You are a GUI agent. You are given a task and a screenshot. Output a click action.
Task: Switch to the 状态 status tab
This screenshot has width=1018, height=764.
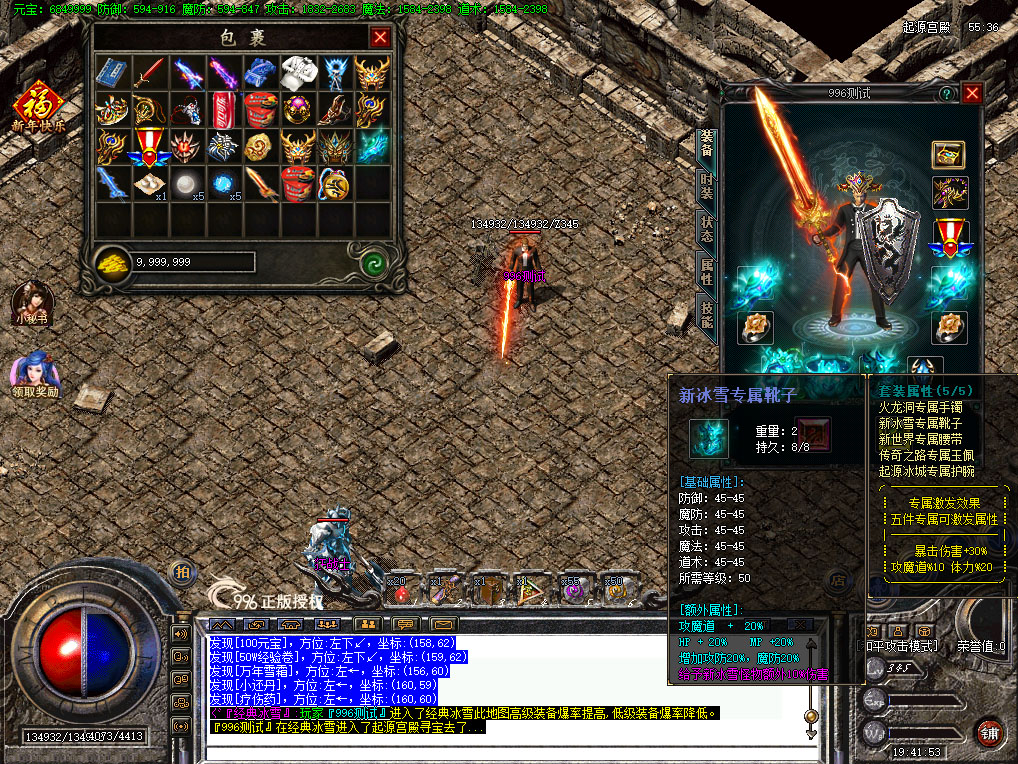click(707, 228)
